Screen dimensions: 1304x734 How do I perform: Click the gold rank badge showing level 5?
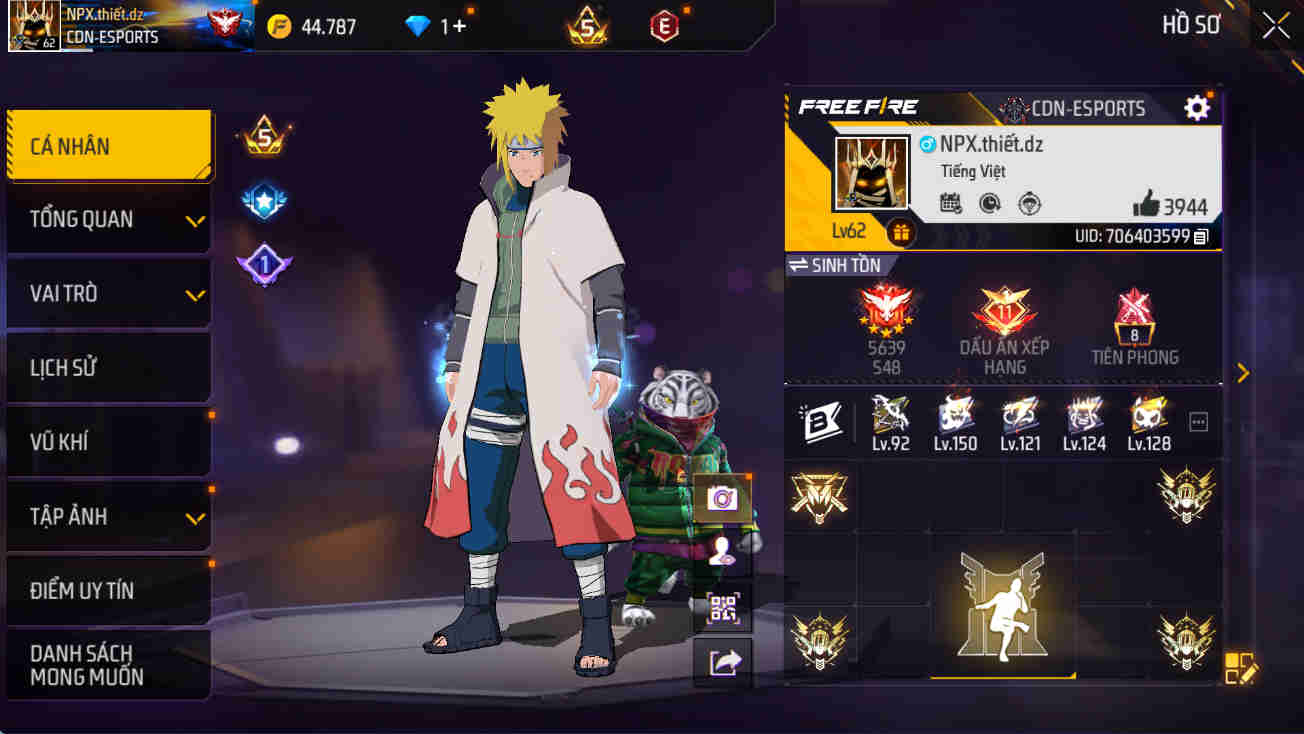262,137
